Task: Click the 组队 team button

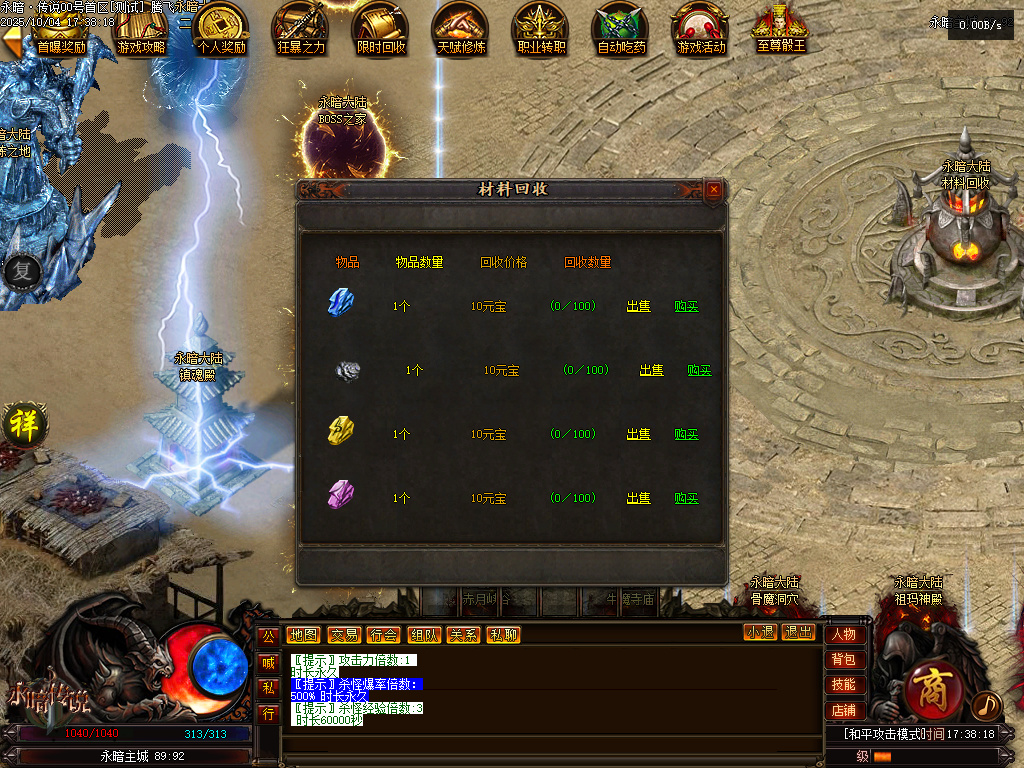Action: (x=423, y=635)
